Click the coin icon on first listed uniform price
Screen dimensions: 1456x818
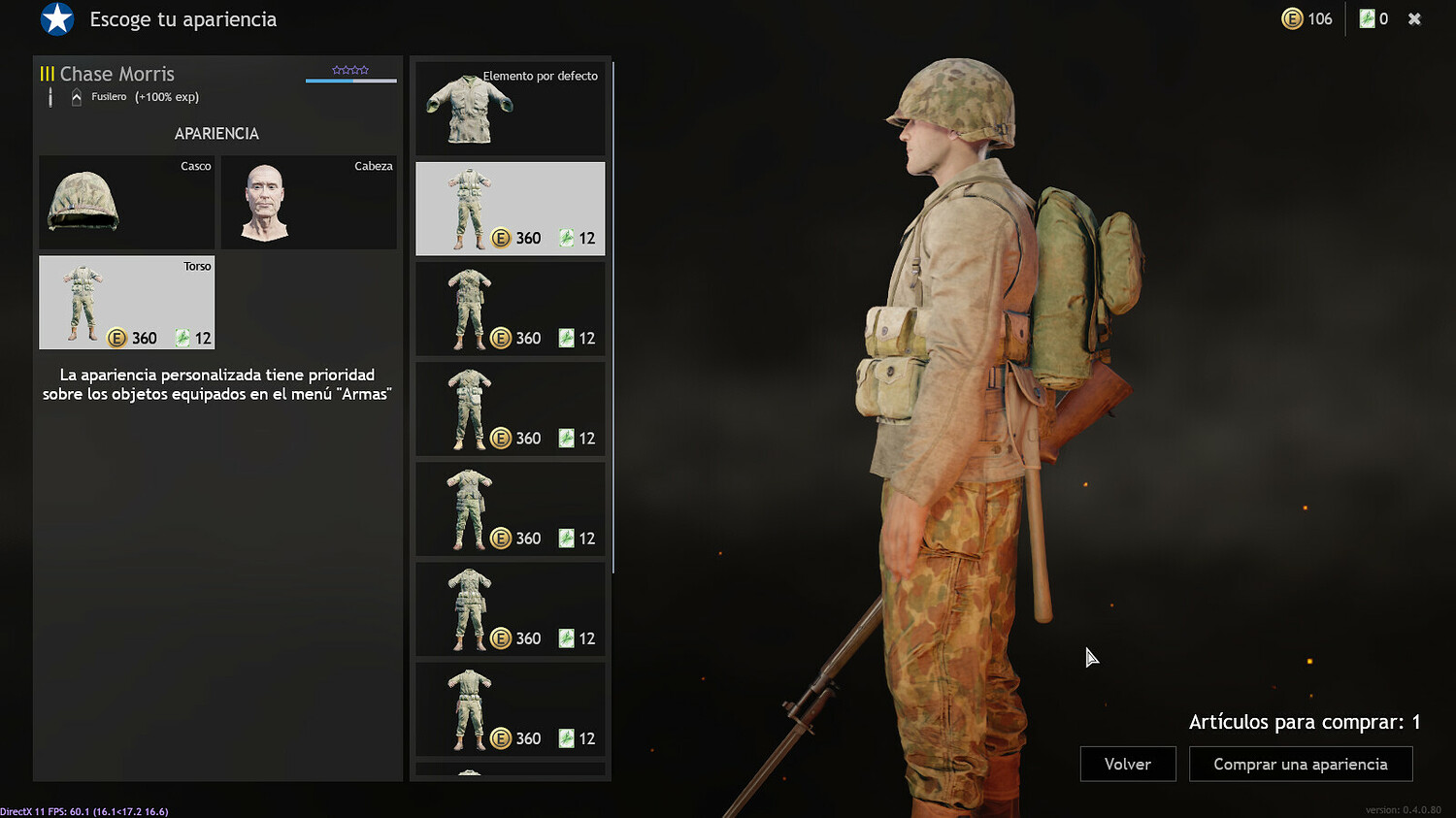[501, 238]
